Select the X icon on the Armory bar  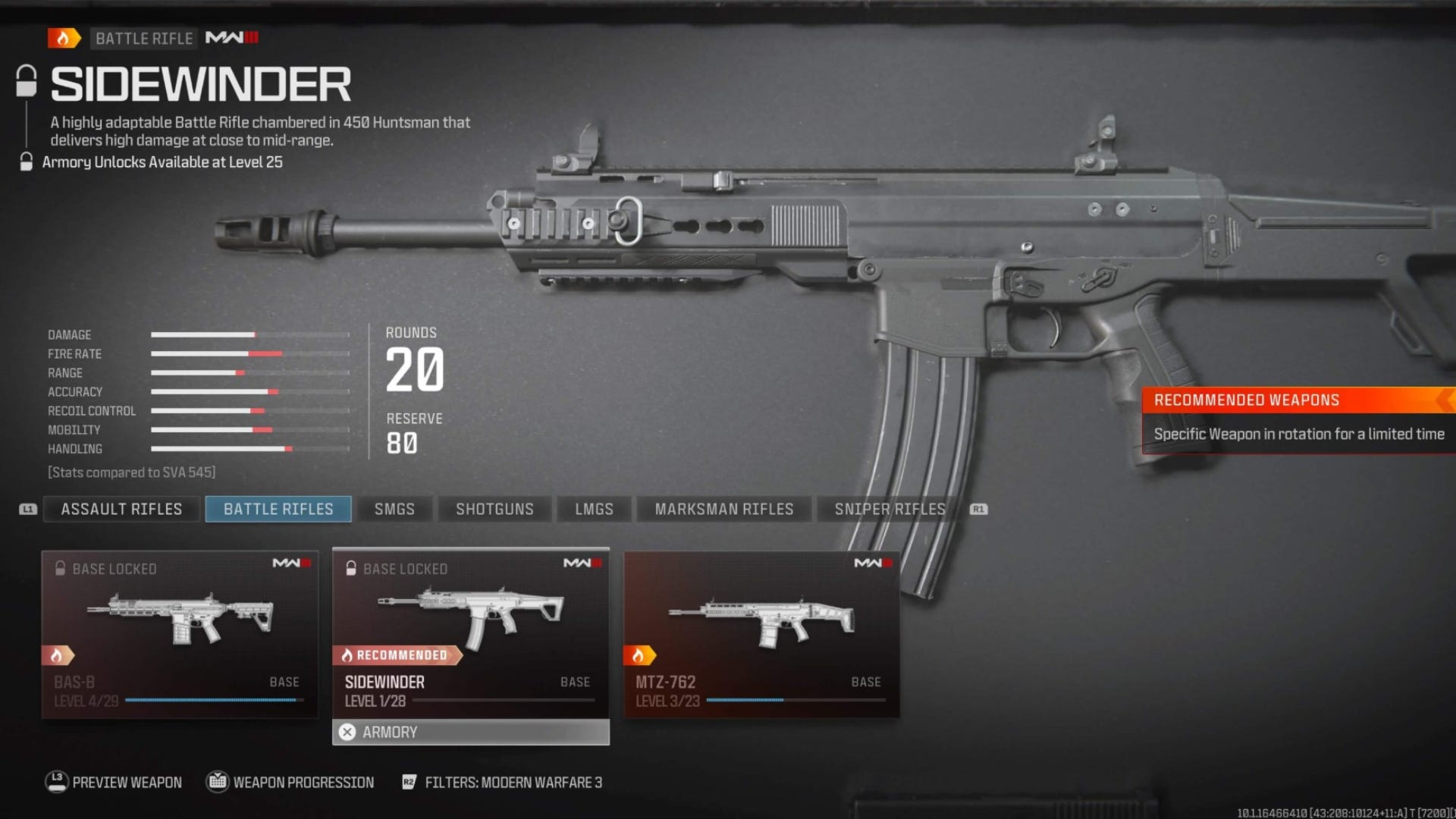pos(348,732)
